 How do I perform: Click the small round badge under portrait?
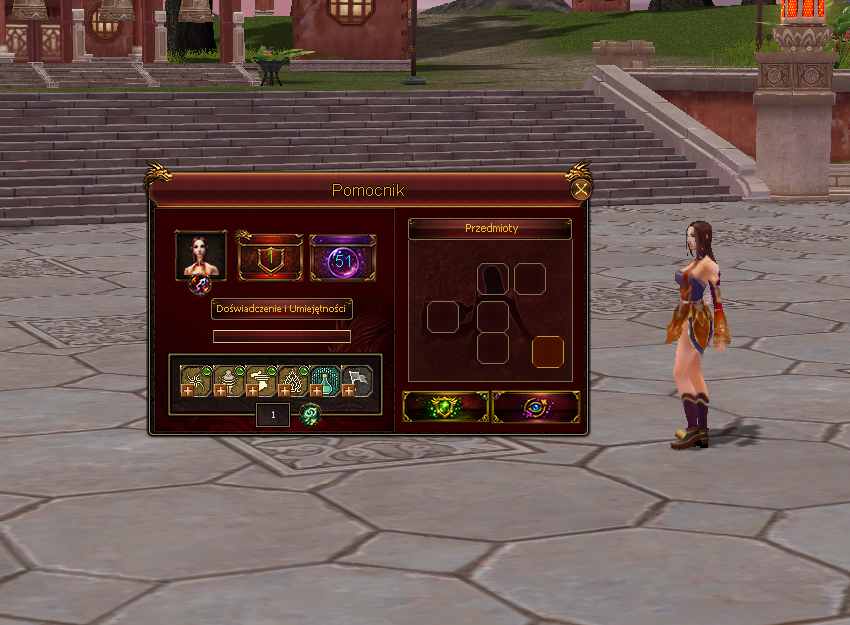[x=200, y=285]
